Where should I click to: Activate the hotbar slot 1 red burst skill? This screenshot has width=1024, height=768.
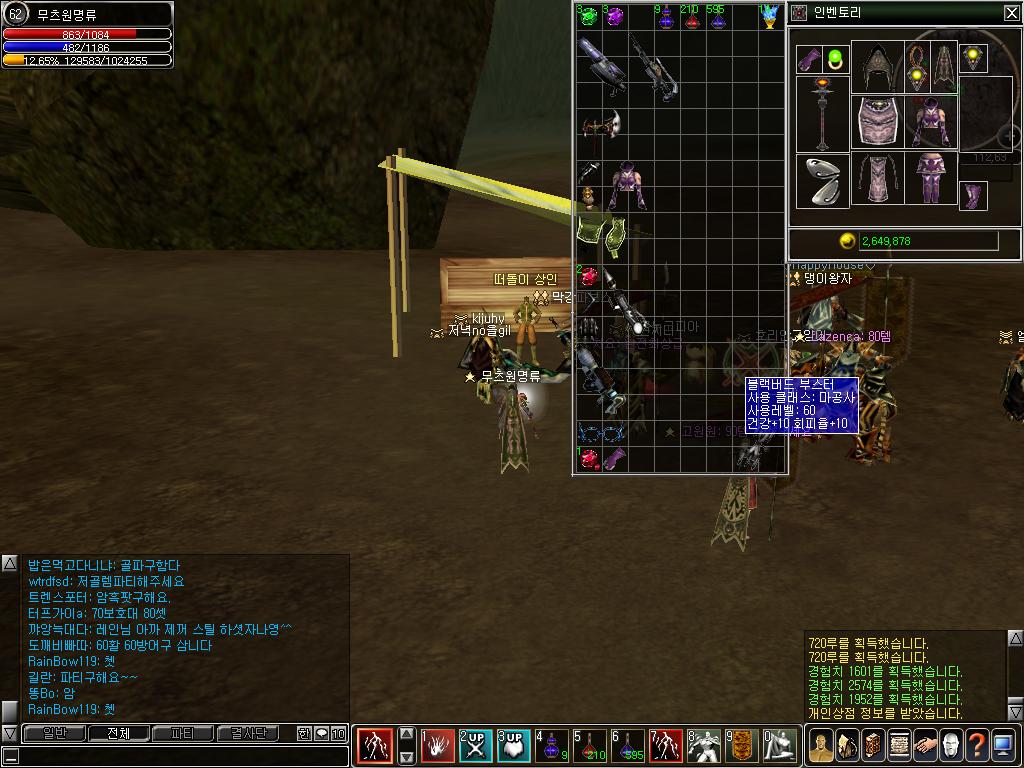coord(437,745)
